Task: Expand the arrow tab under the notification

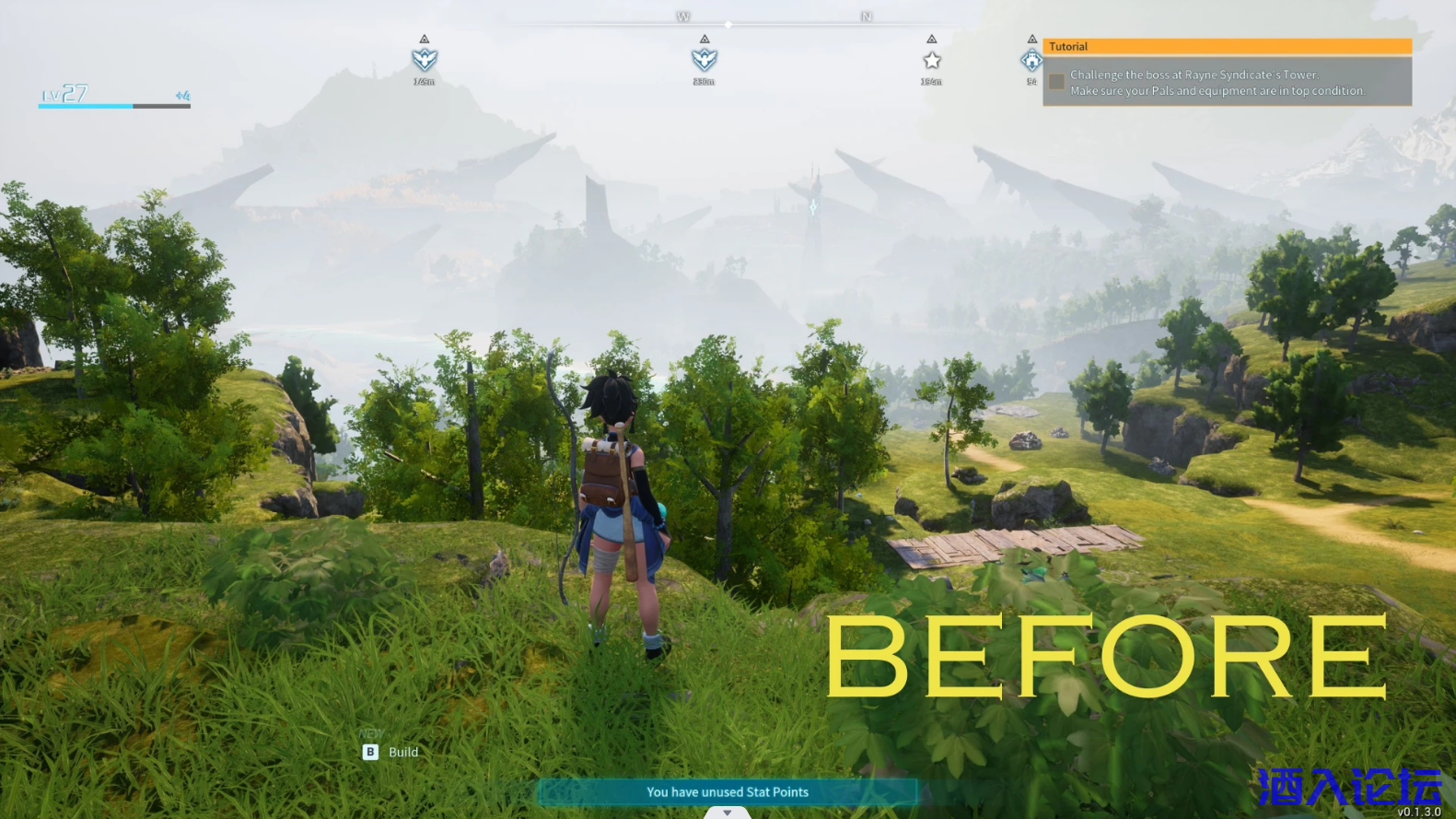Action: coord(728,813)
